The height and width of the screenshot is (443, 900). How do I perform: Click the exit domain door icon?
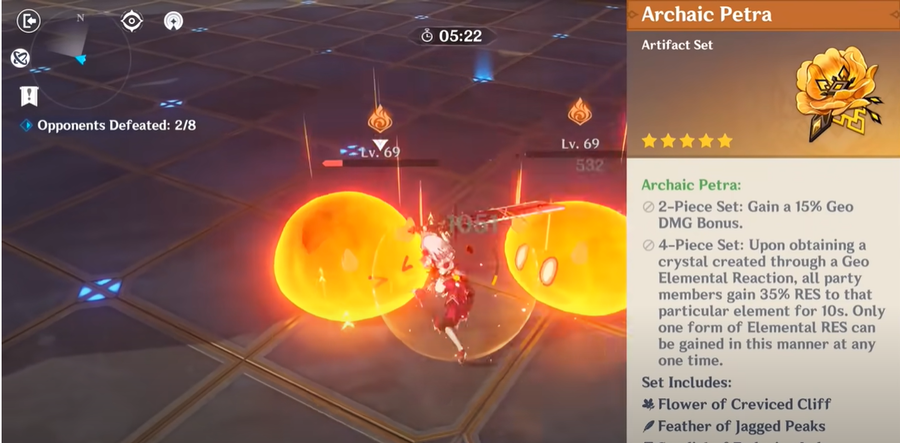[29, 20]
